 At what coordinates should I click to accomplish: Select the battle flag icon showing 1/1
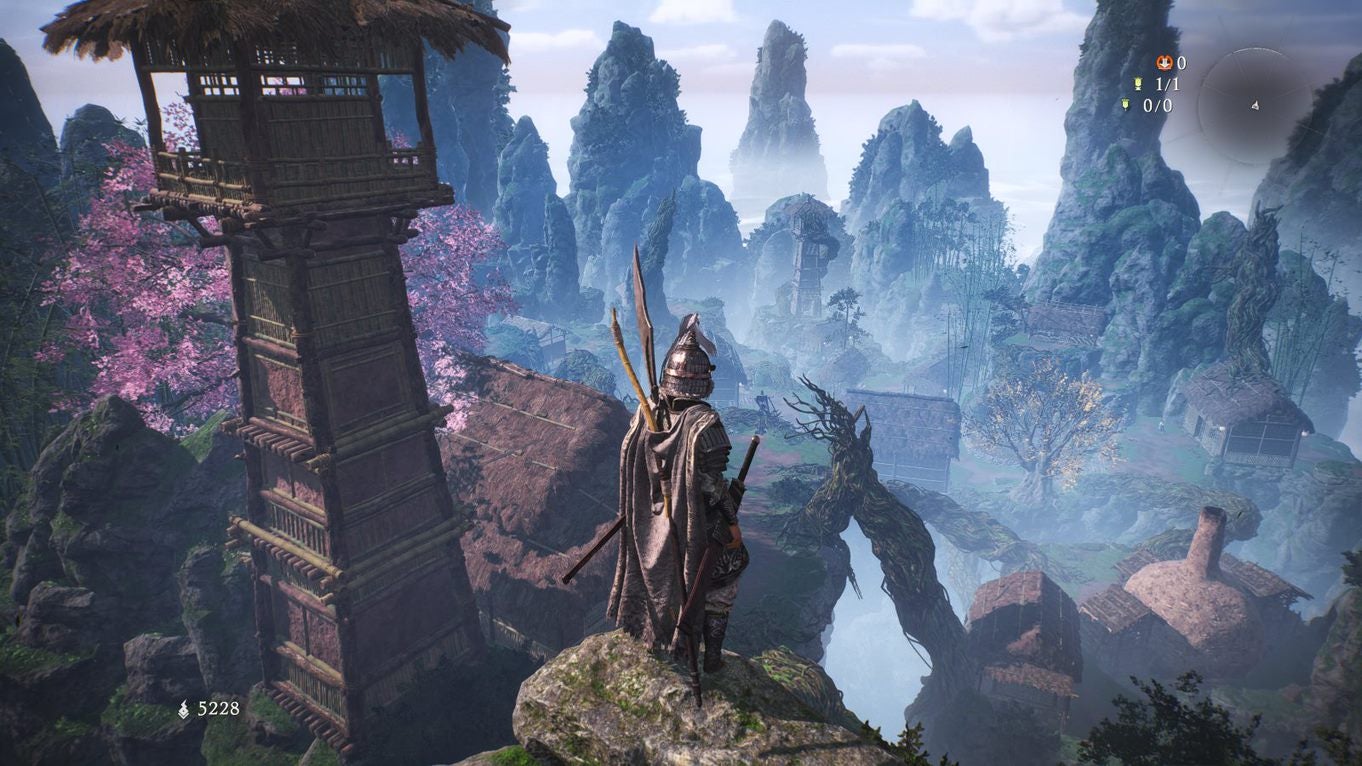tap(1138, 84)
